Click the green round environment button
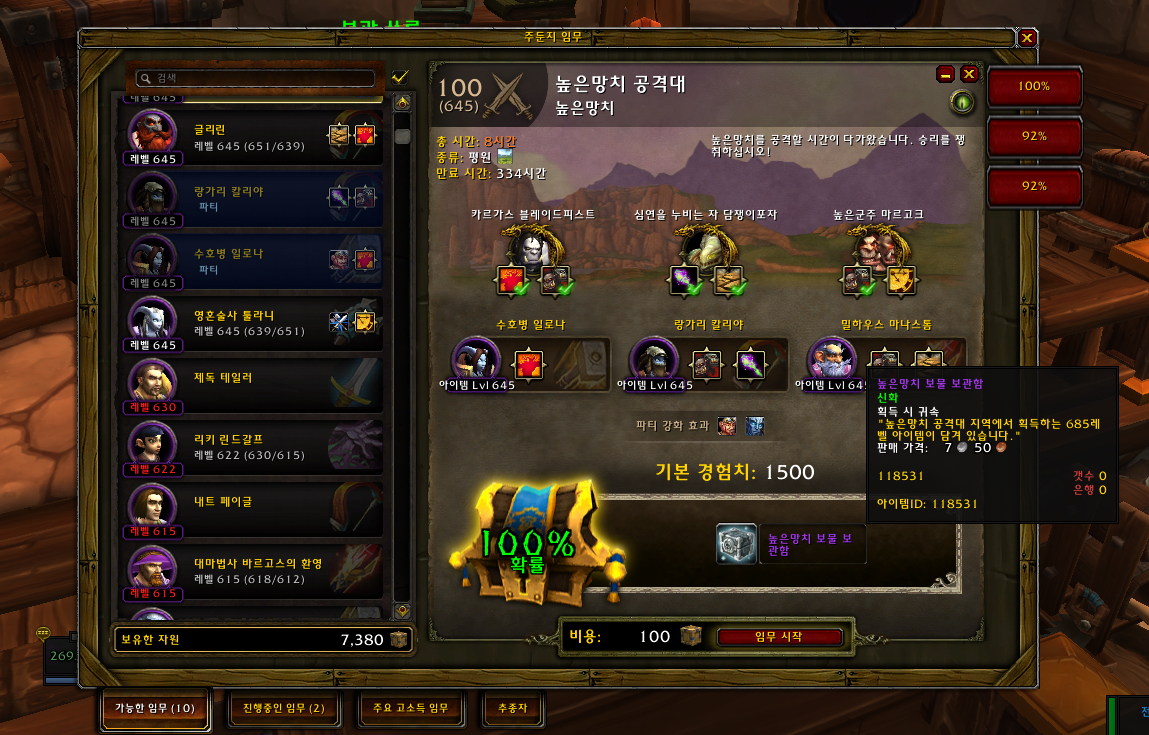1149x735 pixels. 962,102
